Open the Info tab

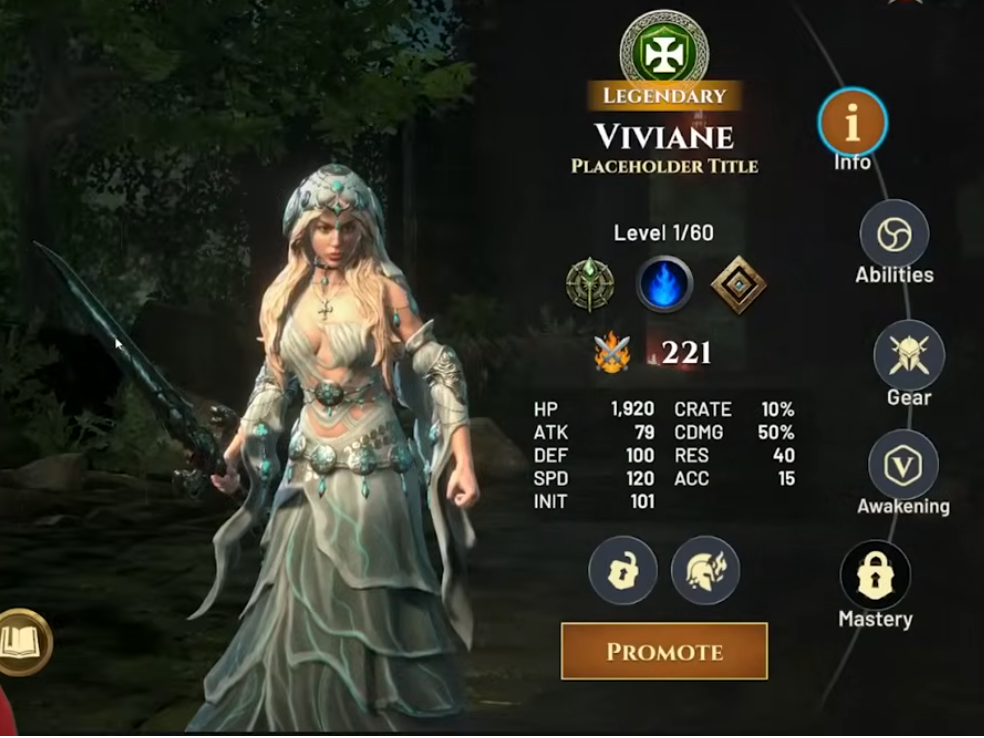tap(853, 124)
